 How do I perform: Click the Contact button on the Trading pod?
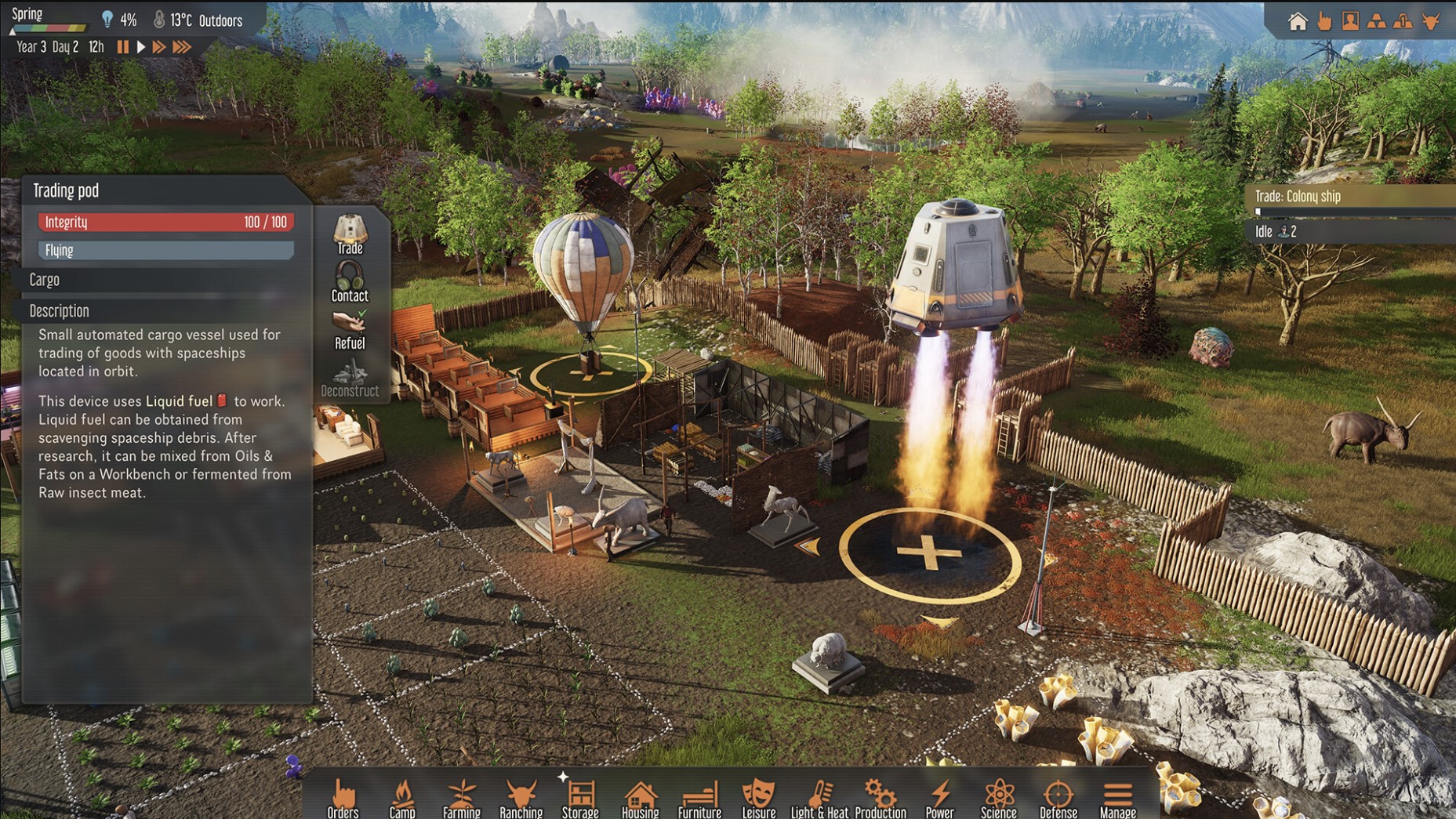coord(349,282)
